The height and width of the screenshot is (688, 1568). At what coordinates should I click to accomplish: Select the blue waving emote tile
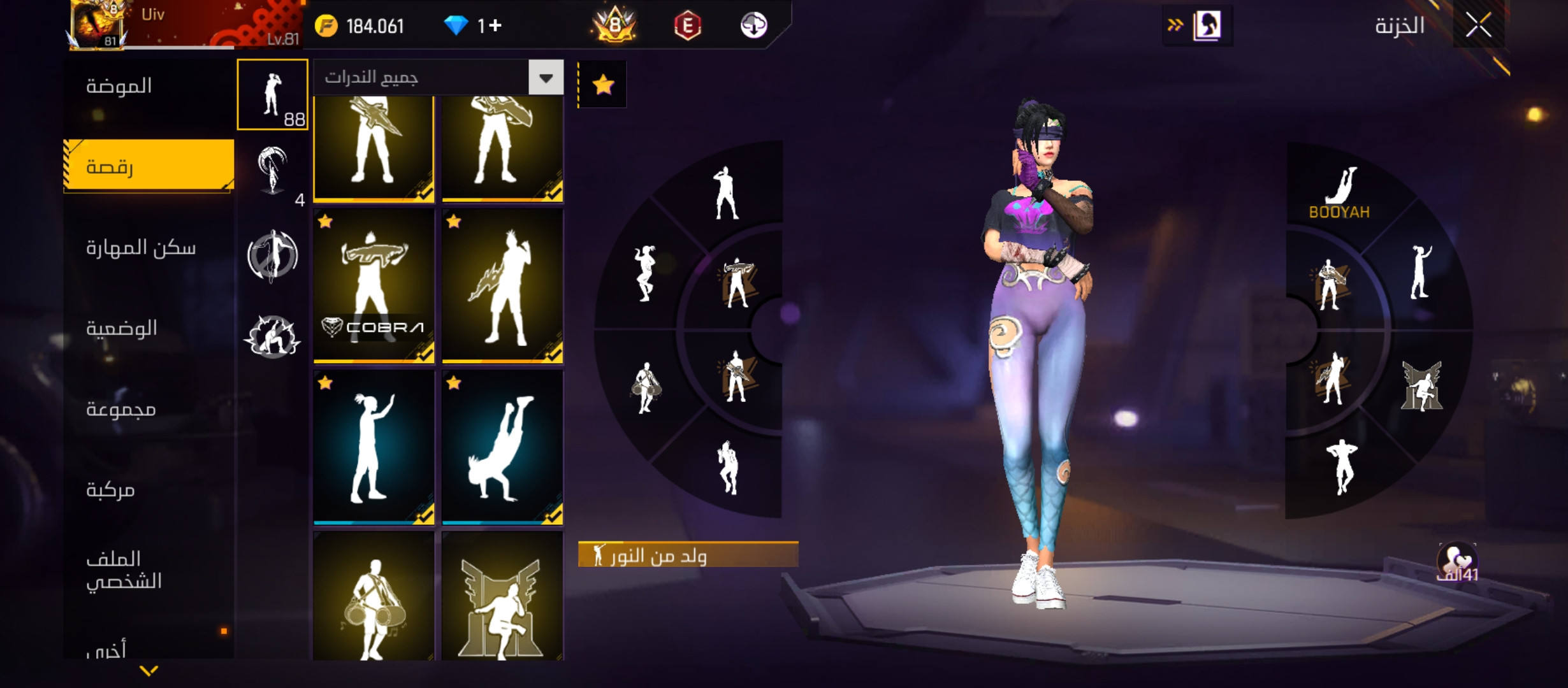coord(374,447)
